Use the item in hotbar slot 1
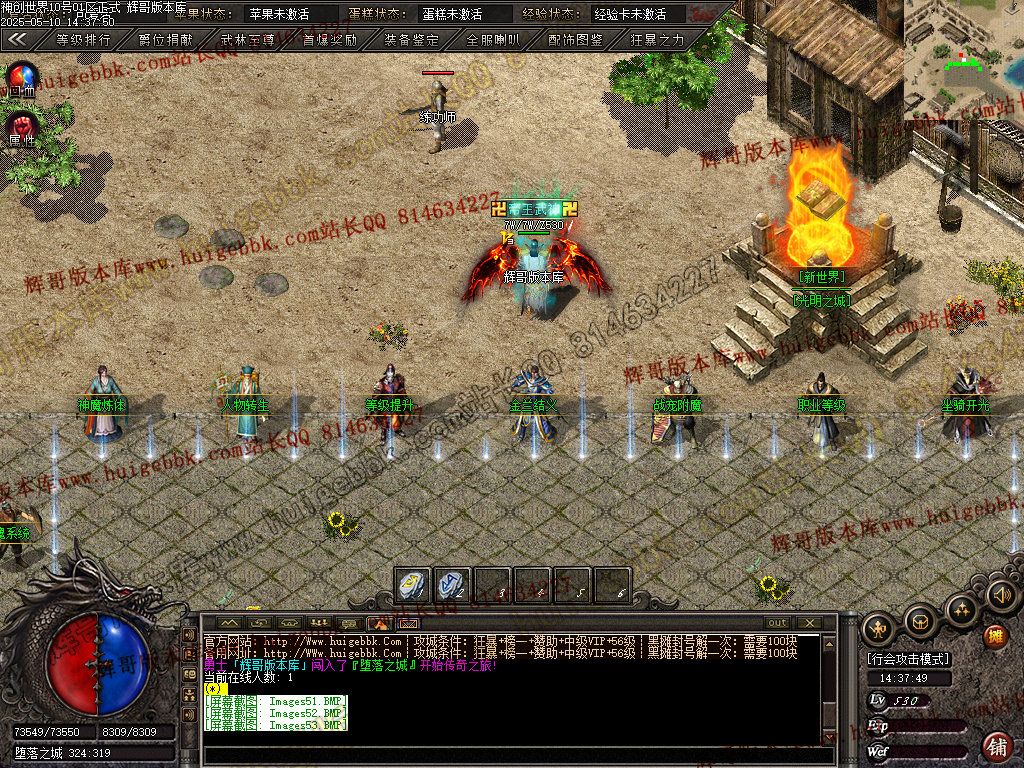 click(412, 585)
